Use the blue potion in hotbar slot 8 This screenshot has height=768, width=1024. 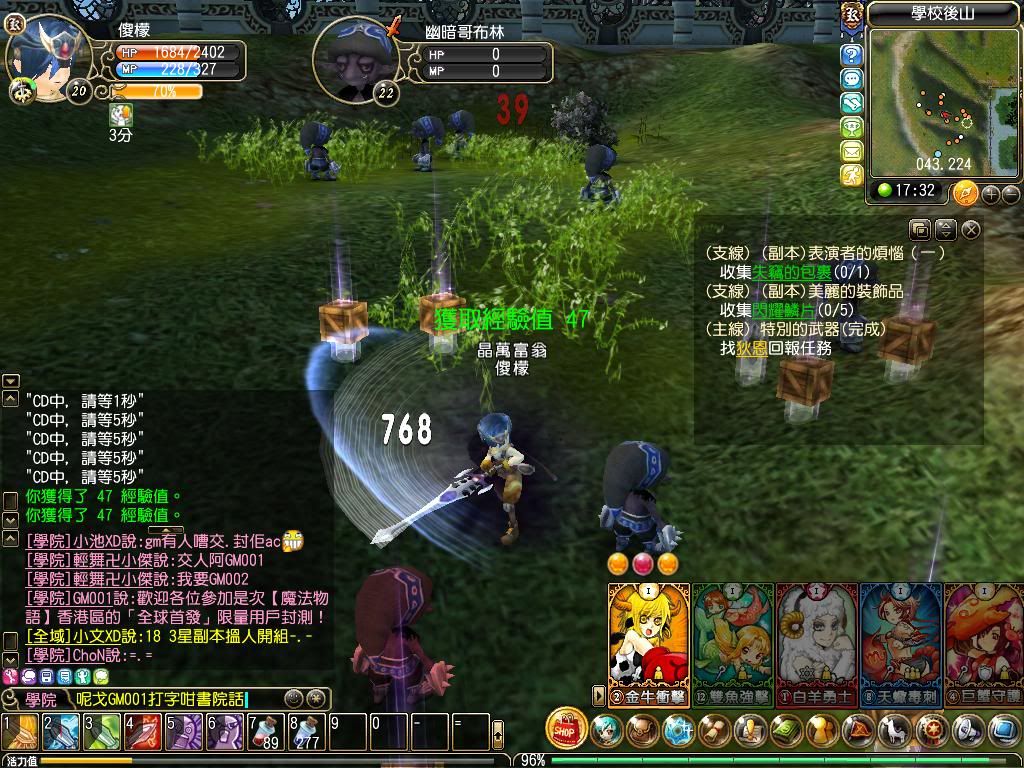coord(306,731)
